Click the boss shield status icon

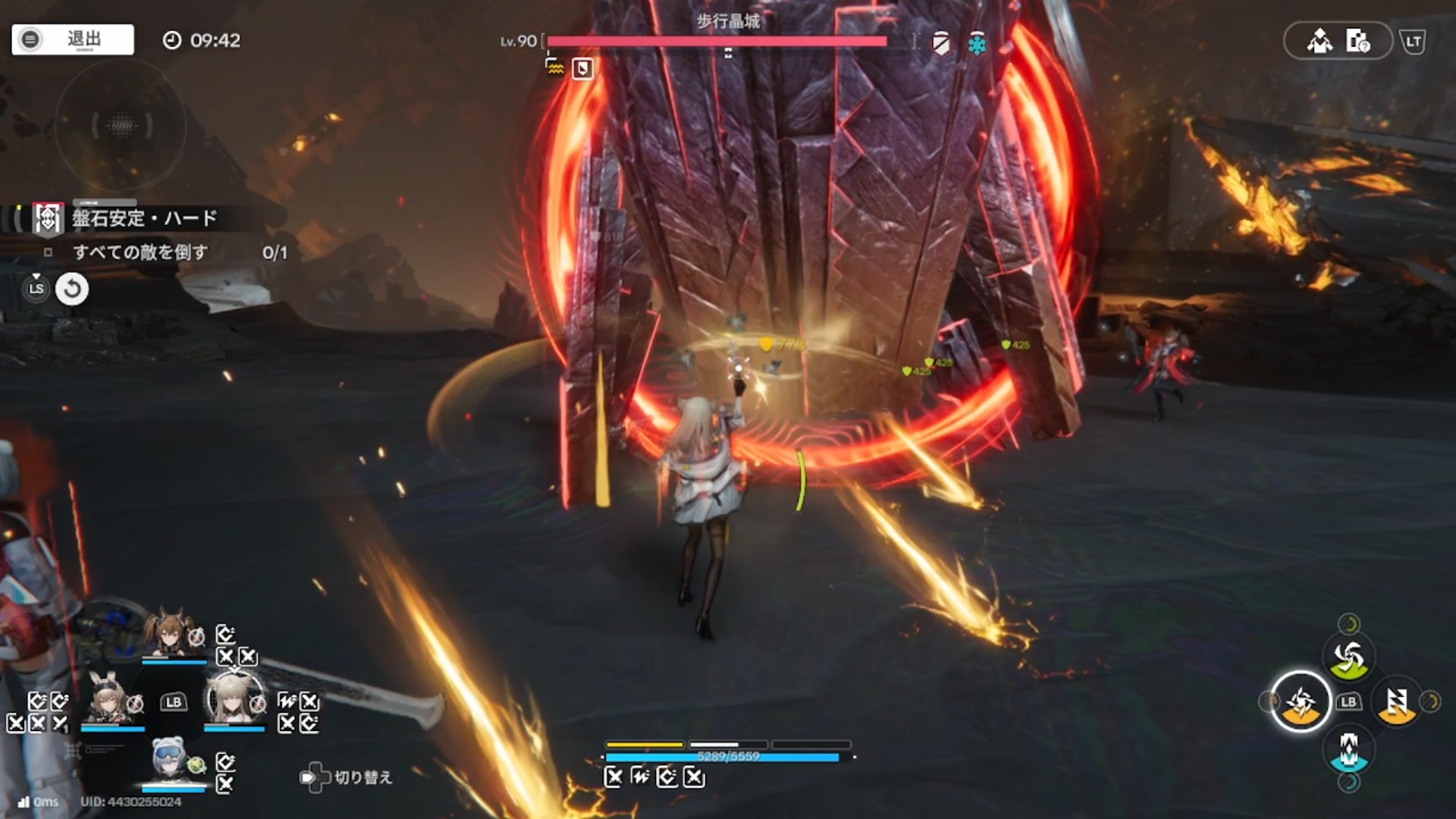[941, 43]
